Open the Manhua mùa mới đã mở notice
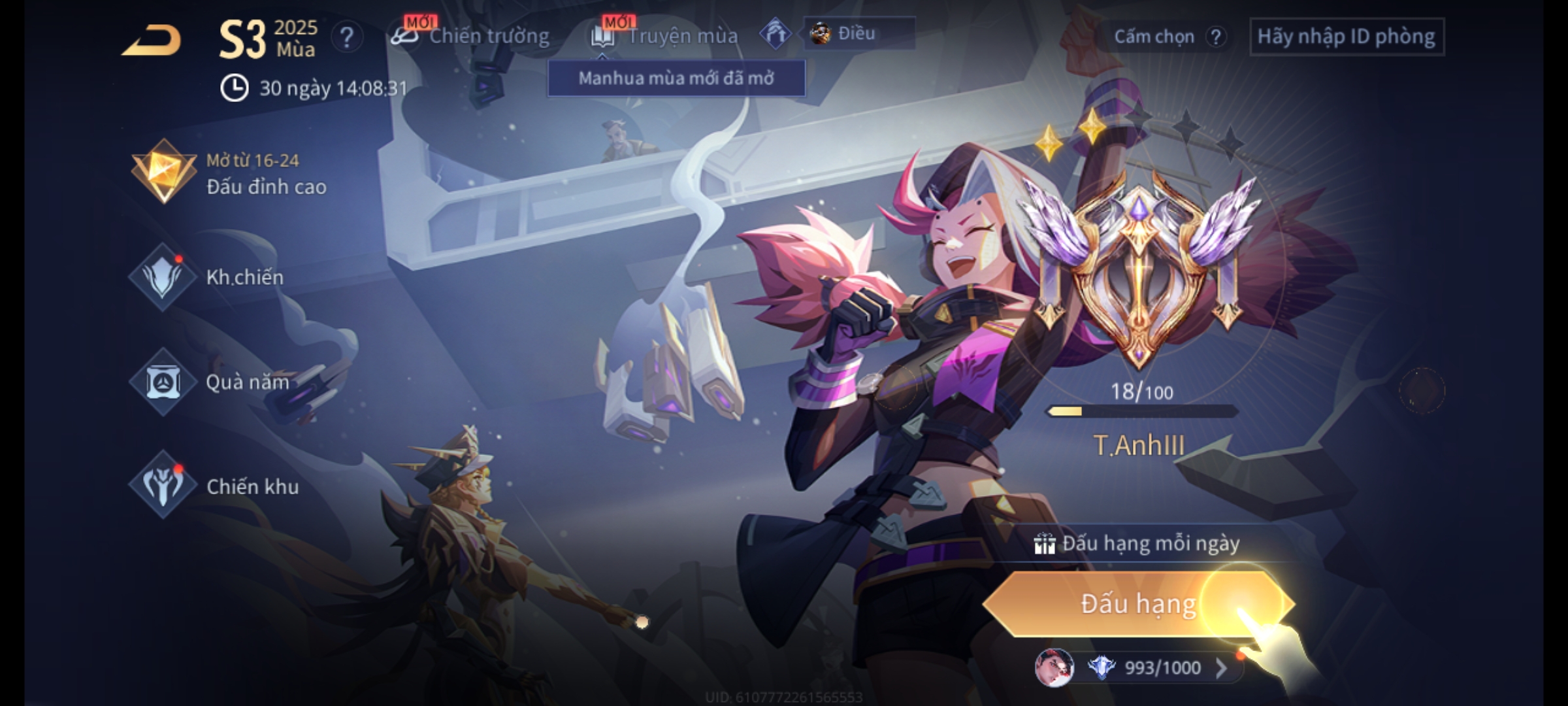 pos(676,78)
